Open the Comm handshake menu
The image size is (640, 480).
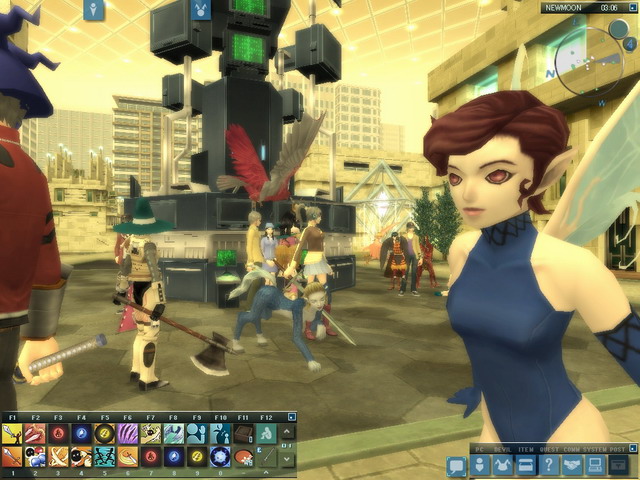coord(573,466)
